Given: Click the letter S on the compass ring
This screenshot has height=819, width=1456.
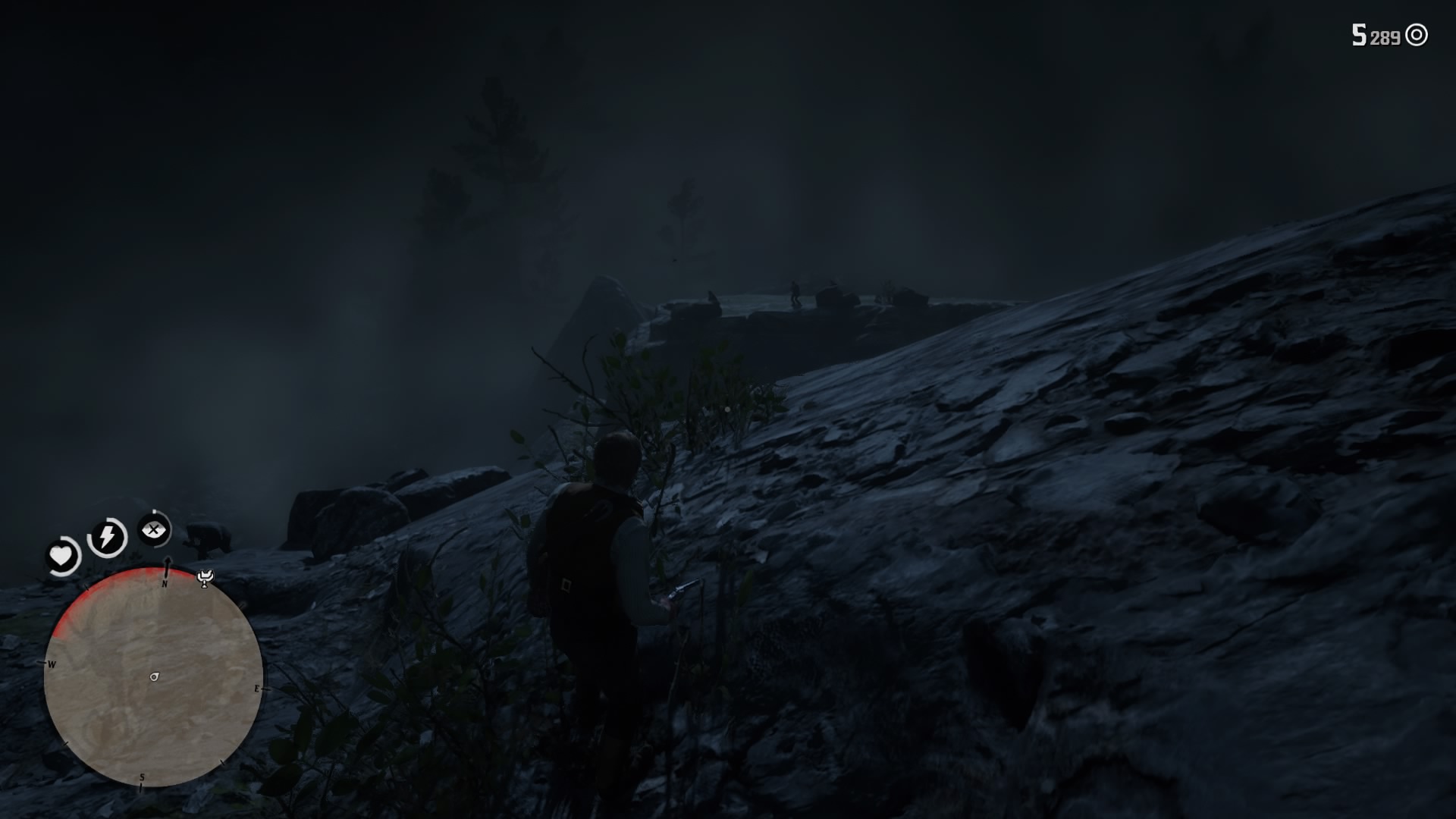Looking at the screenshot, I should click(x=141, y=775).
